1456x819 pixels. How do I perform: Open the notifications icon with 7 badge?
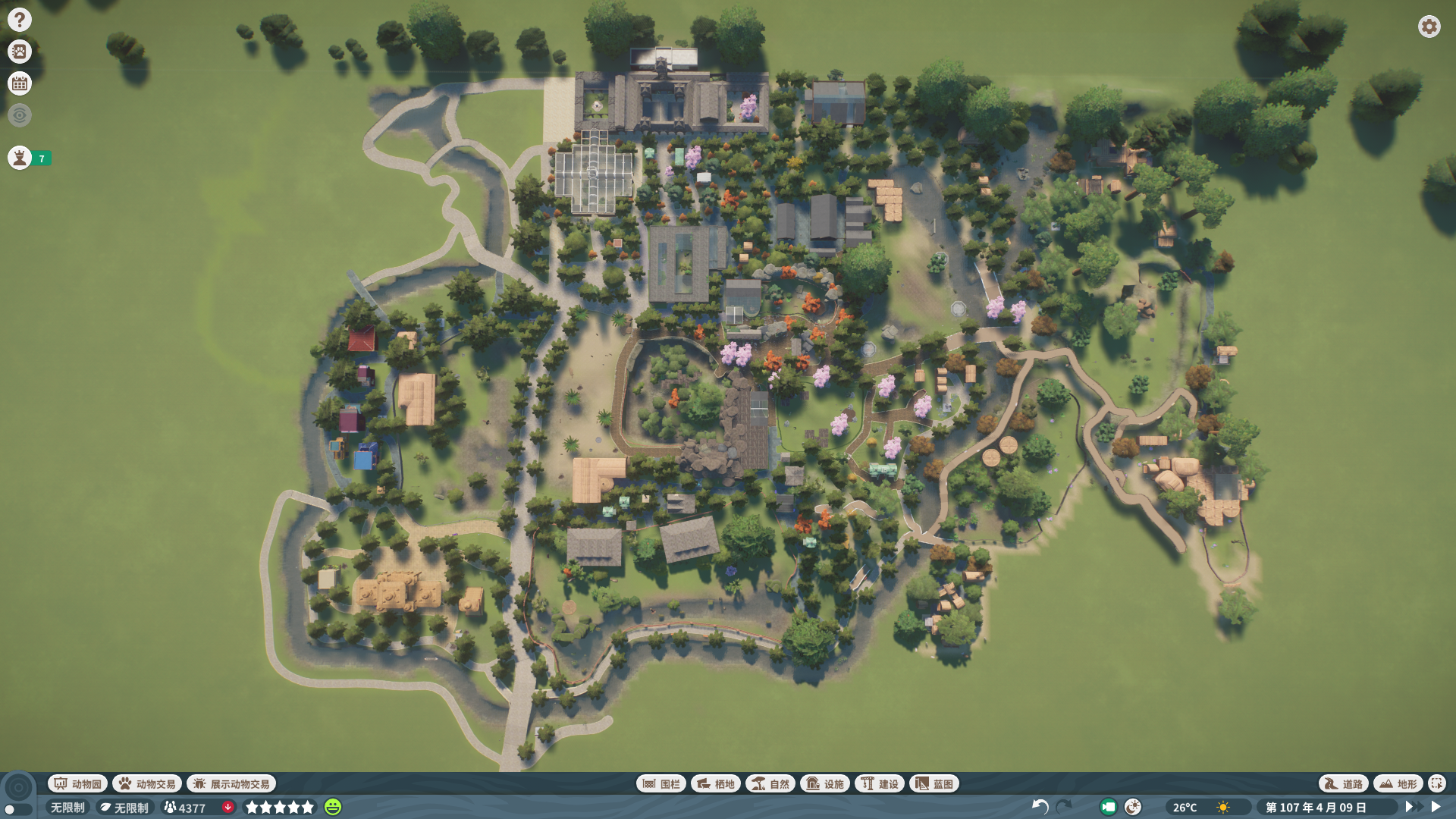[x=20, y=158]
